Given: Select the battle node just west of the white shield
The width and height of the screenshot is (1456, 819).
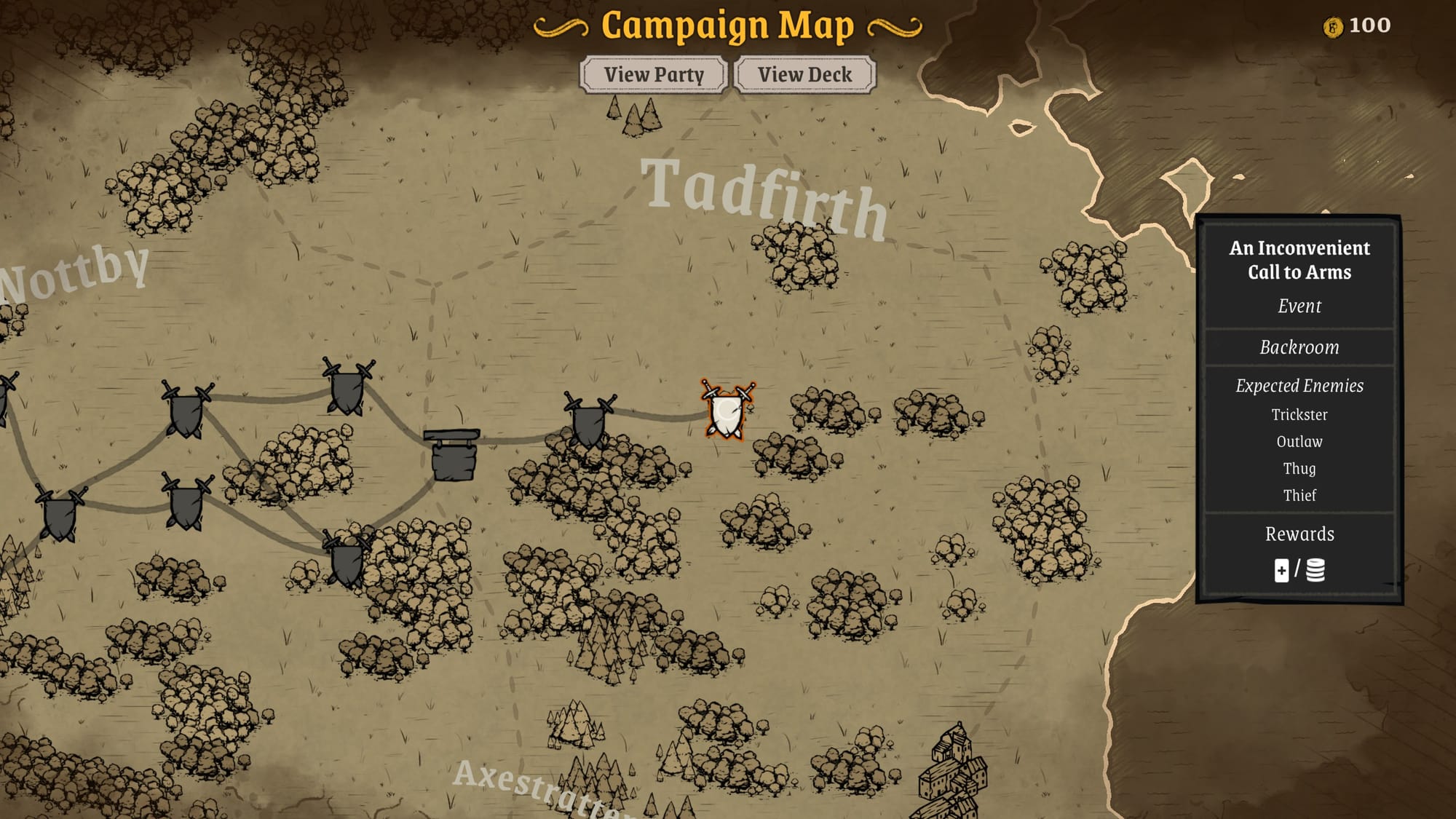Looking at the screenshot, I should click(x=588, y=419).
